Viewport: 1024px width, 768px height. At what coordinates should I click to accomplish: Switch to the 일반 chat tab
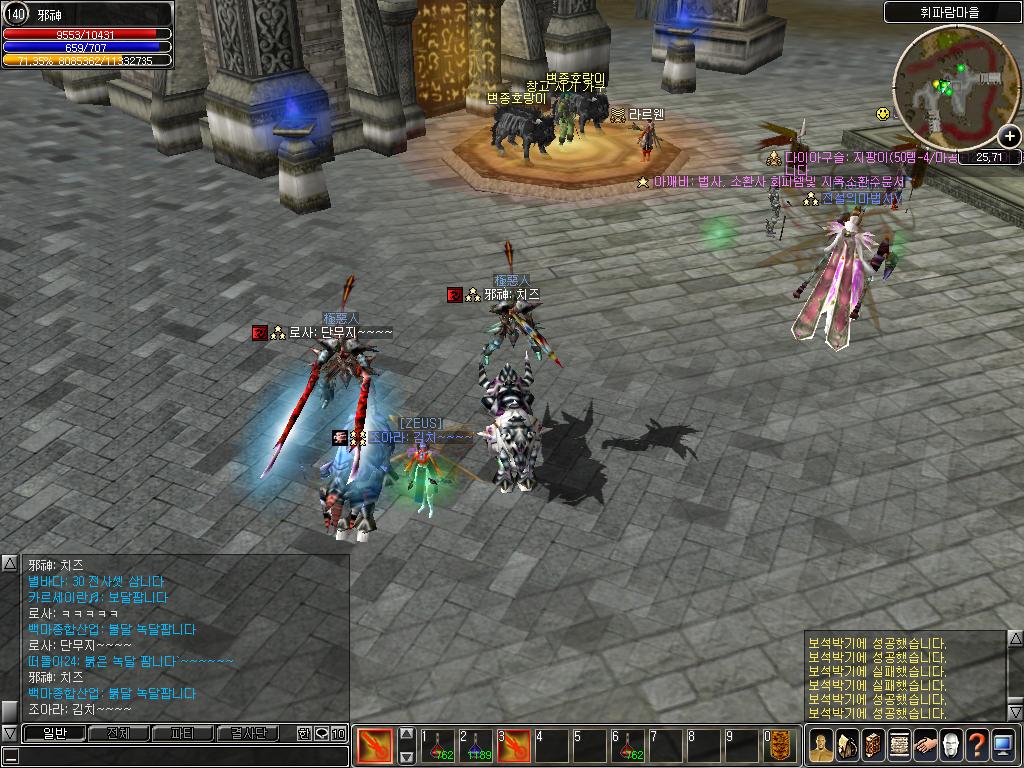click(x=53, y=734)
